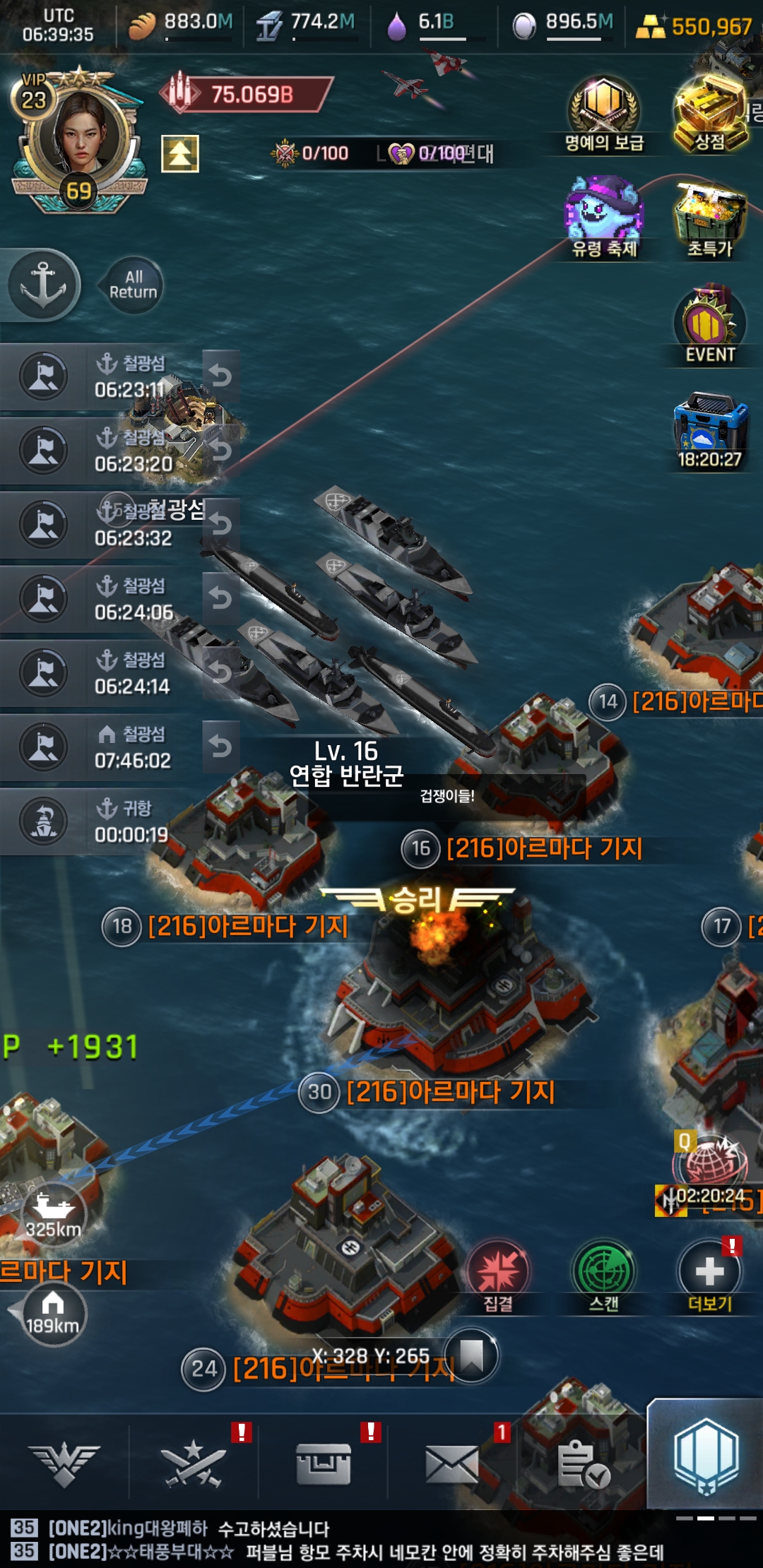
Task: Open the mail inbox
Action: [452, 1462]
